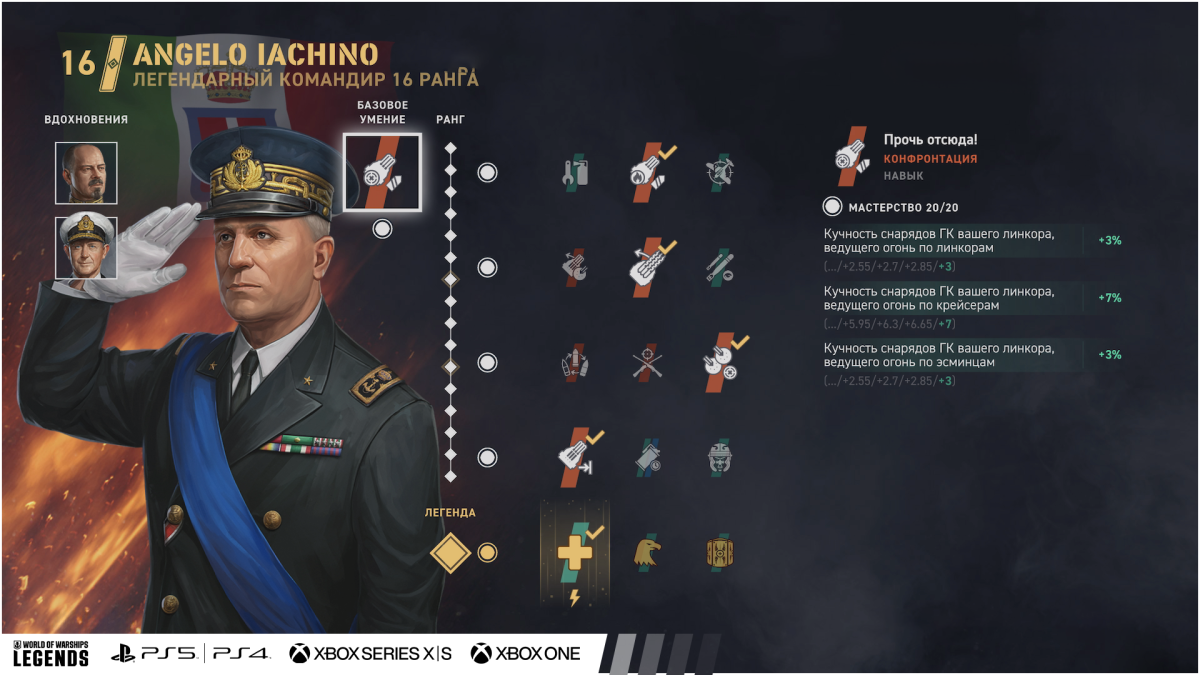1200x675 pixels.
Task: Choose the white-capped inspiration commander portrait
Action: pyautogui.click(x=86, y=248)
